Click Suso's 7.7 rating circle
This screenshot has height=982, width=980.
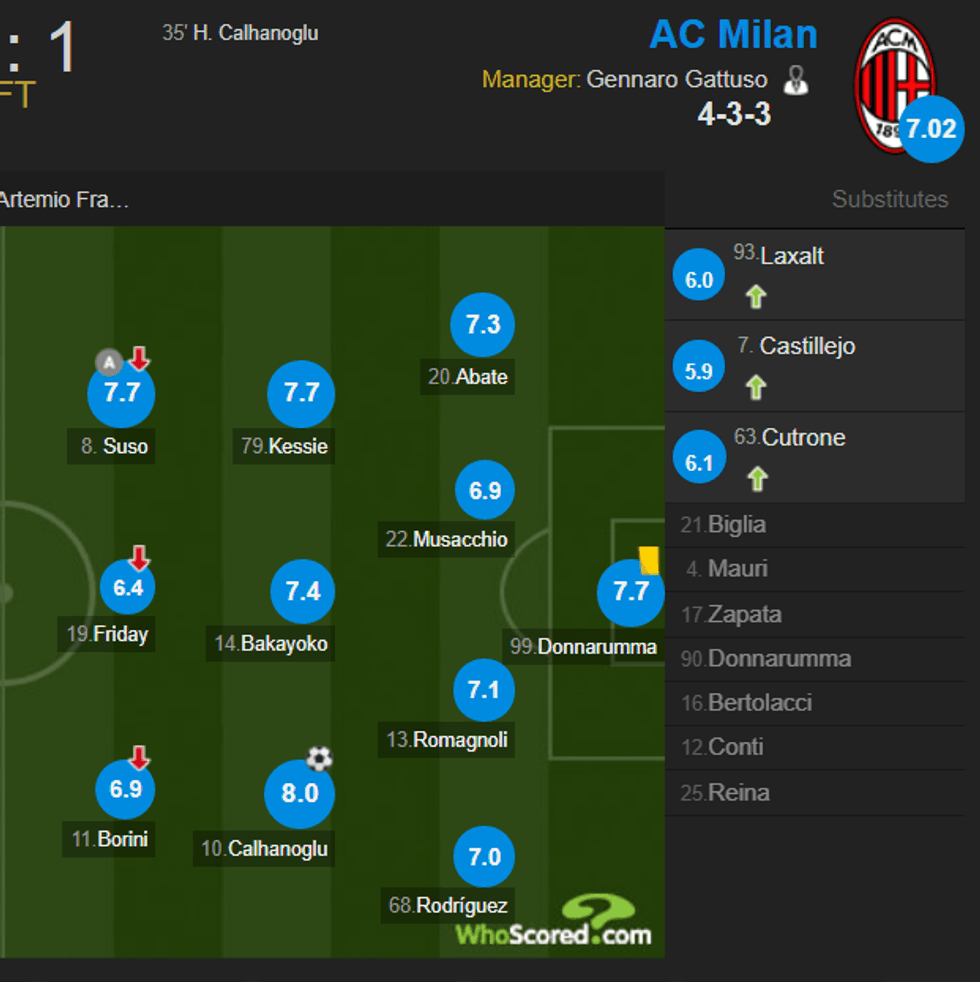[122, 393]
